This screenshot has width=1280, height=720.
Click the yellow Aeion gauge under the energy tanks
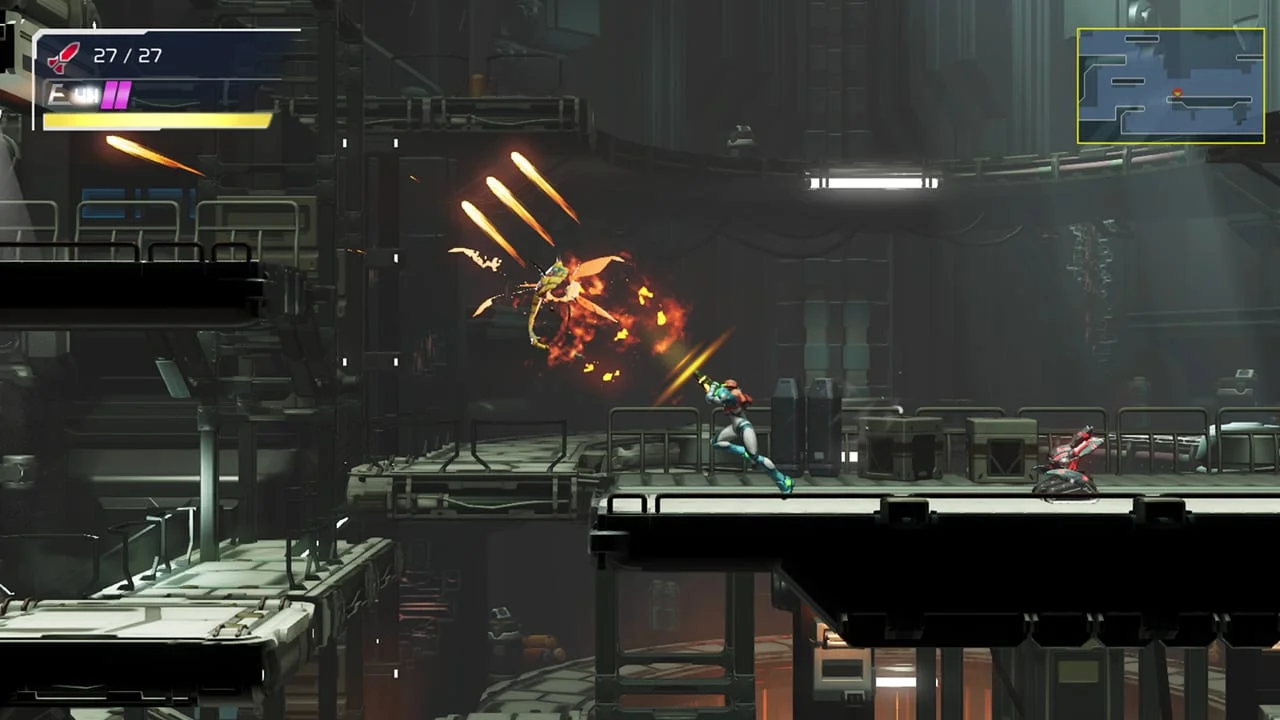(x=155, y=121)
